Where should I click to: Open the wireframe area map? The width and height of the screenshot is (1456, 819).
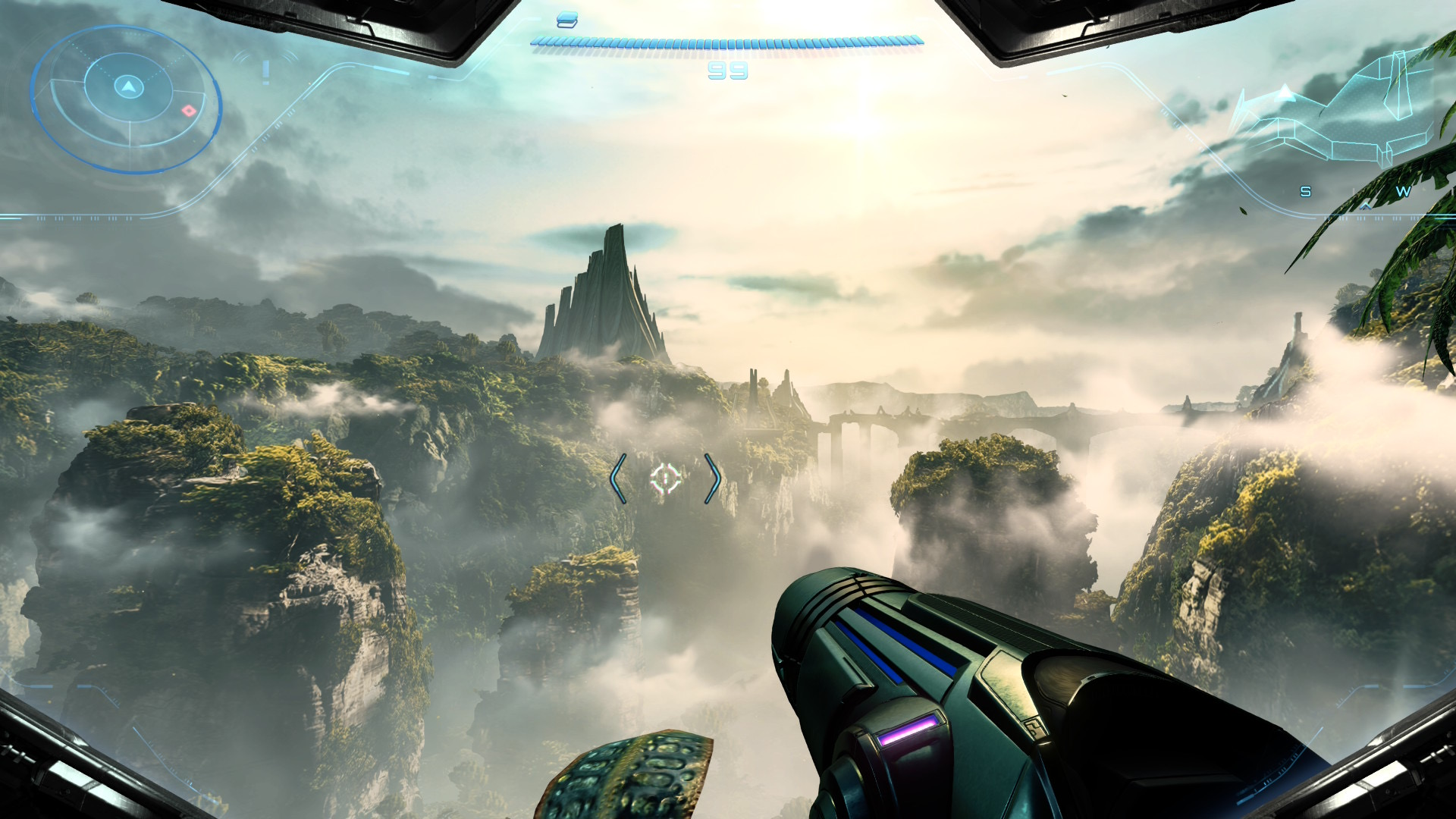[1335, 114]
